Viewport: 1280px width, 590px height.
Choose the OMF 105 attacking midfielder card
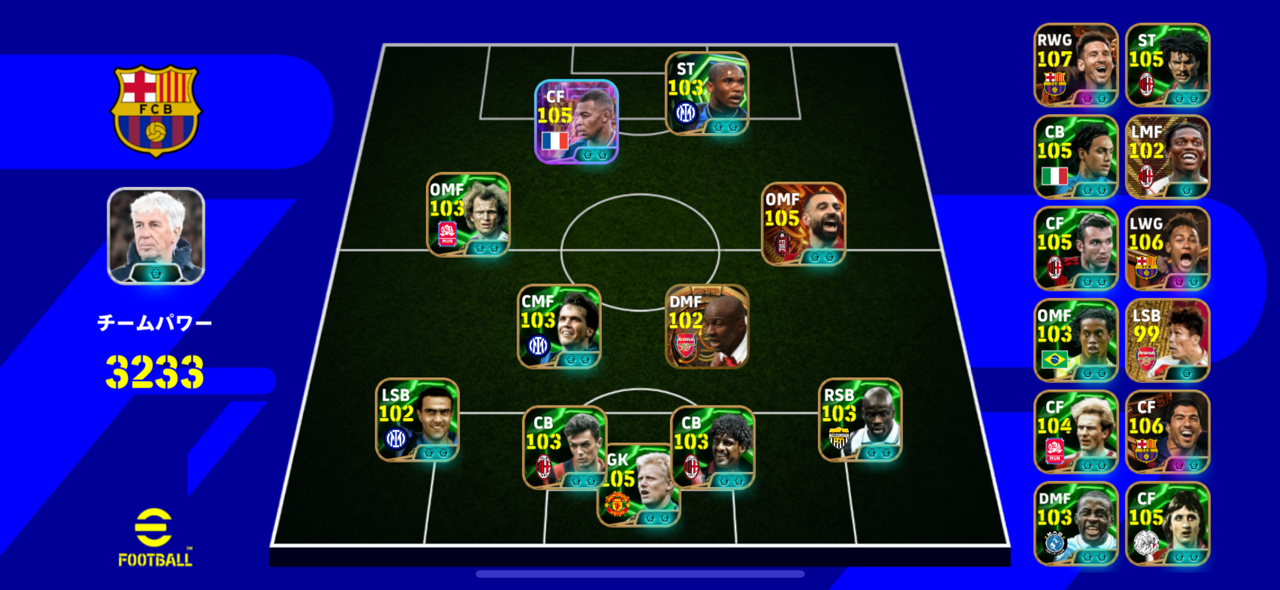803,223
